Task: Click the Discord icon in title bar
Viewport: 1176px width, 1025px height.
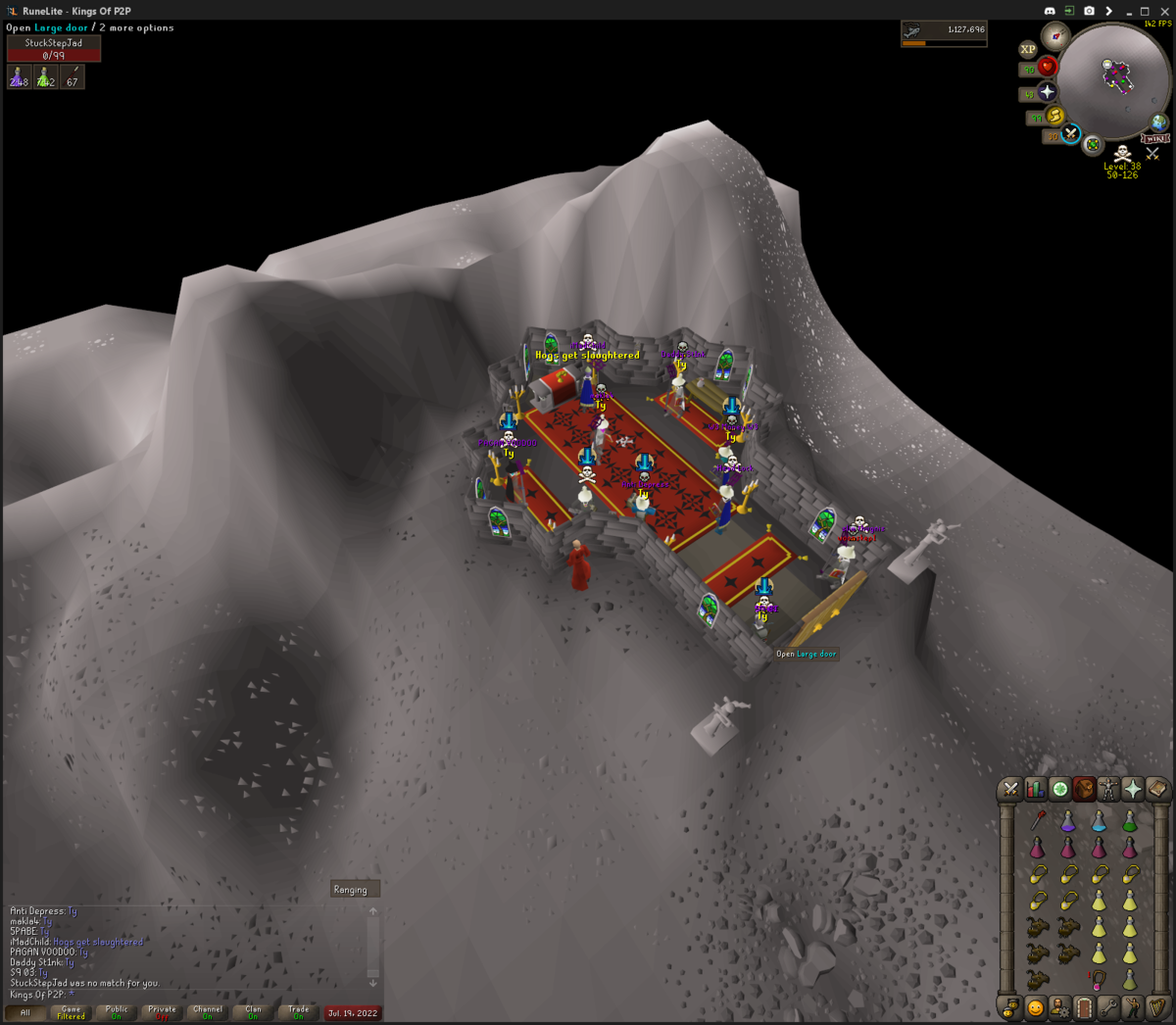Action: point(1050,11)
